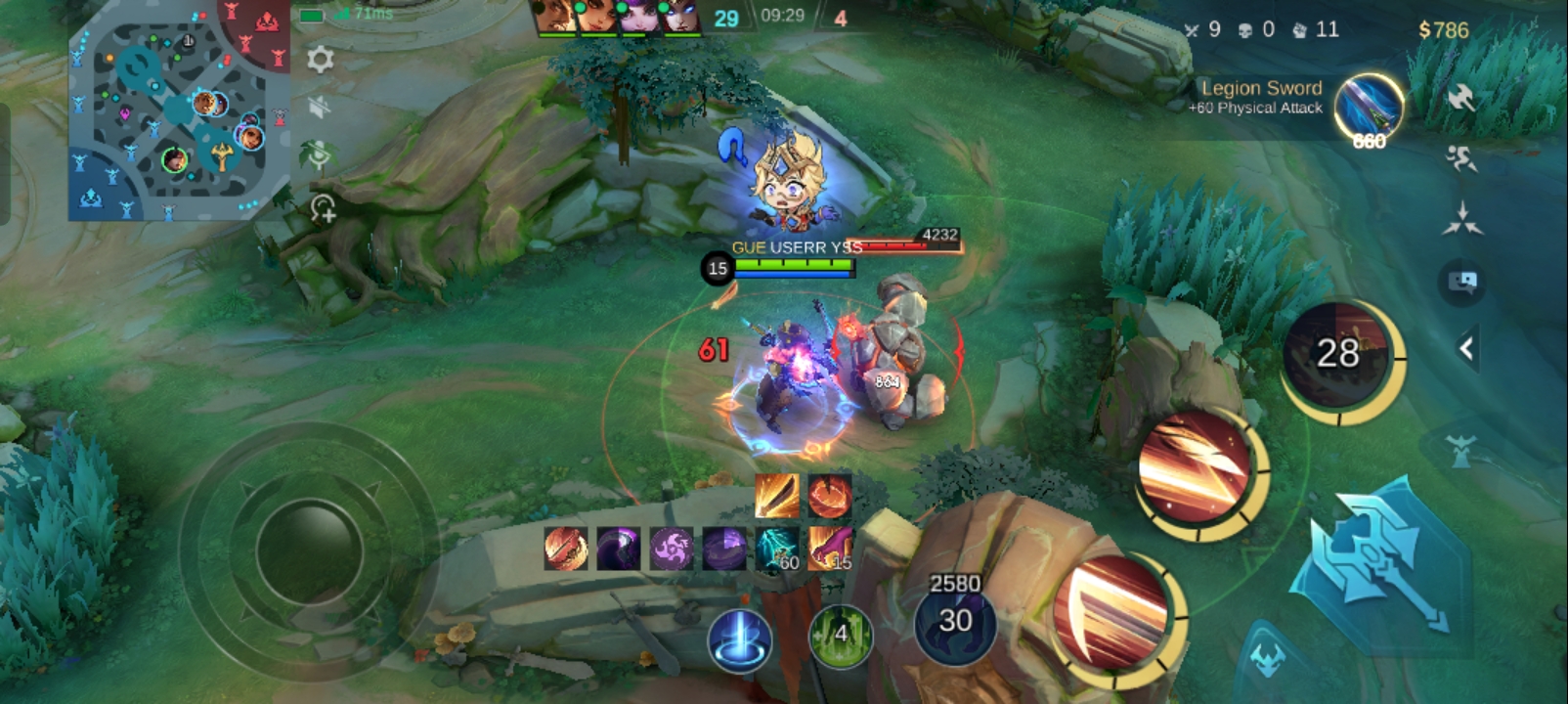This screenshot has width=1568, height=704.
Task: Select the rightmost ally hero portrait
Action: pos(680,17)
